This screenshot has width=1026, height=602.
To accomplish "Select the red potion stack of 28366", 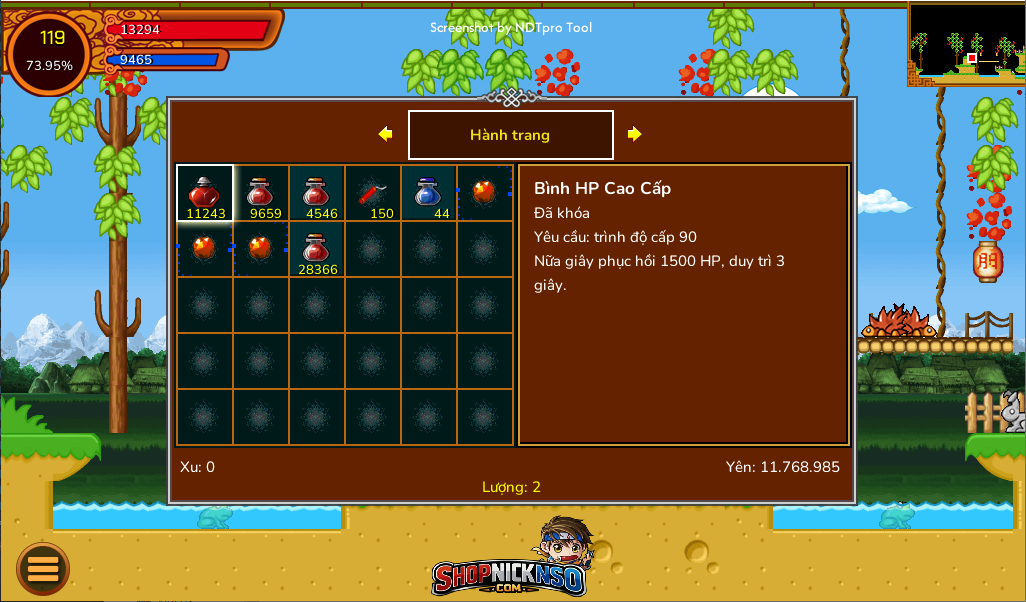I will click(x=317, y=249).
